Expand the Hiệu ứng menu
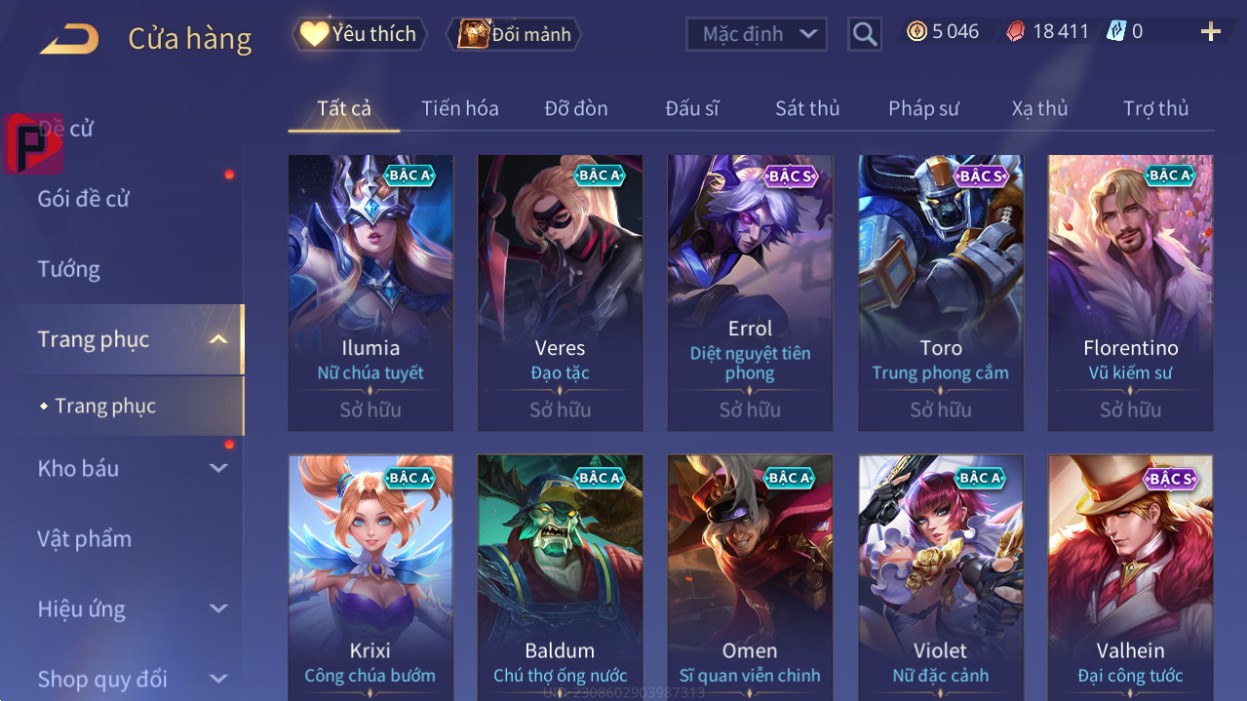 (130, 609)
